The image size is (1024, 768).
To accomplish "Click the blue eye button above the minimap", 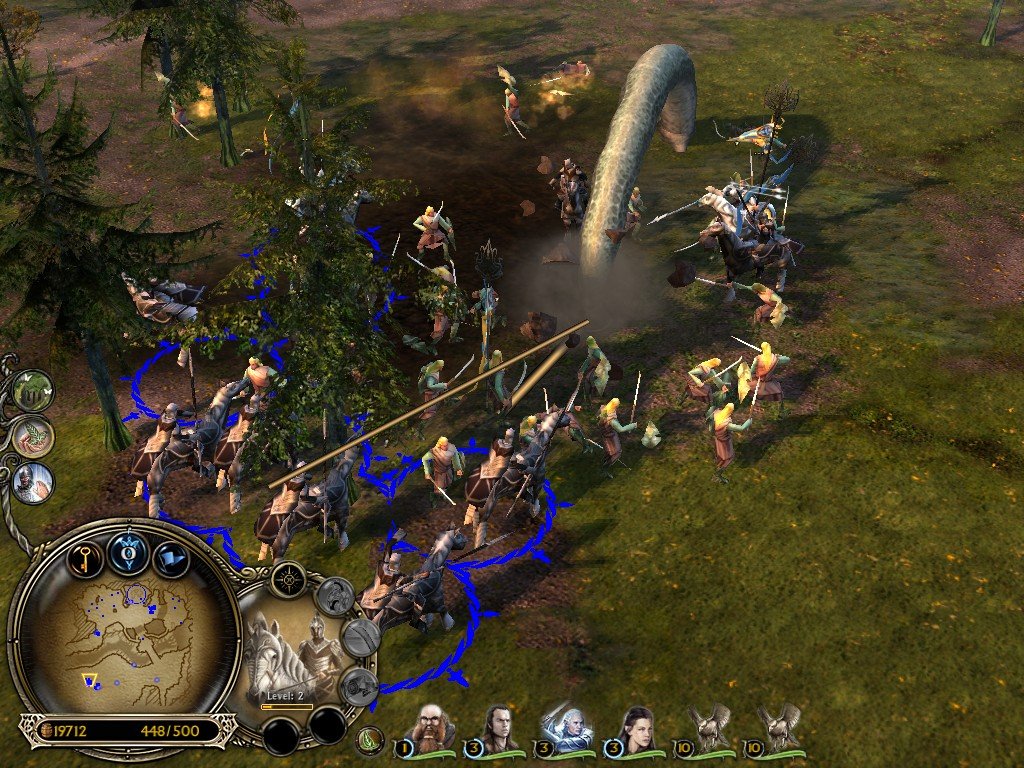I will [129, 552].
